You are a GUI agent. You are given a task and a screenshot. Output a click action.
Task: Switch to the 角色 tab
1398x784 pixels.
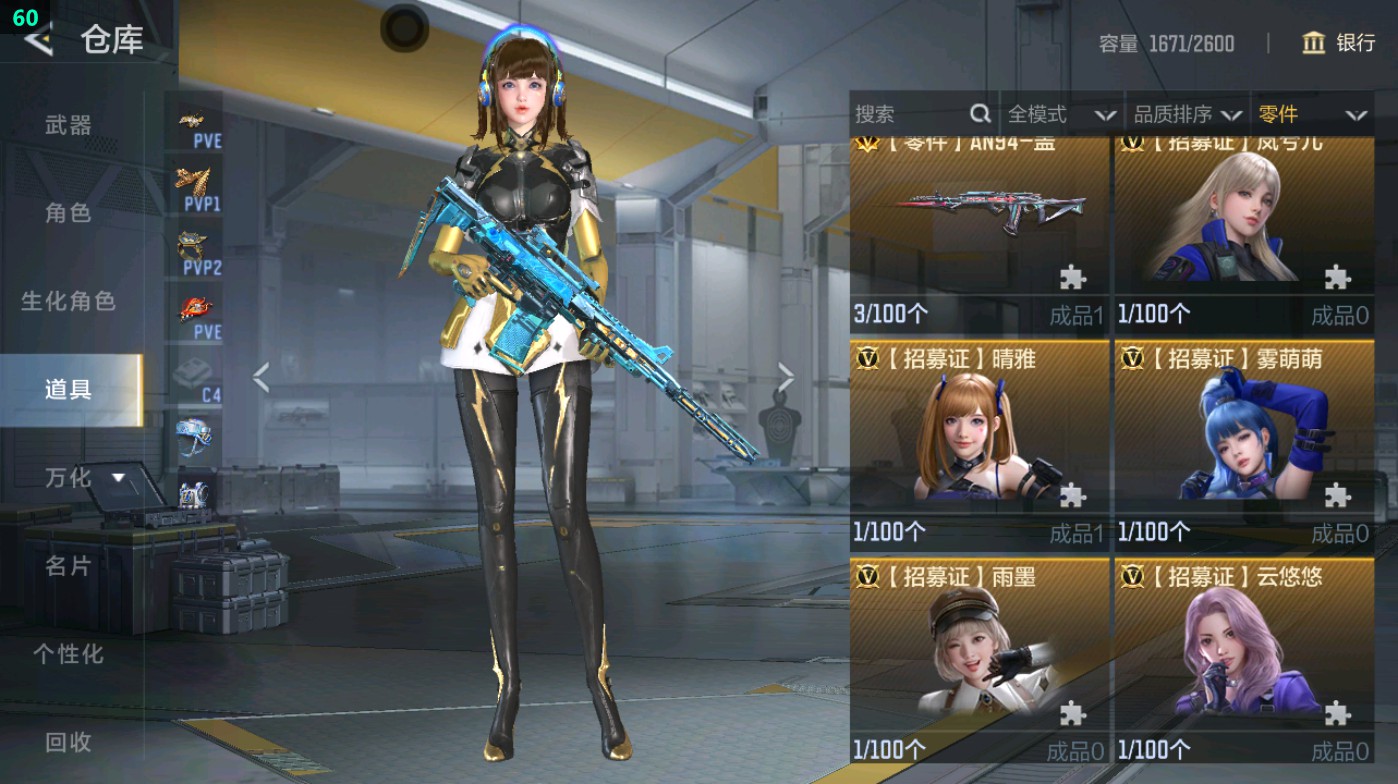coord(69,213)
